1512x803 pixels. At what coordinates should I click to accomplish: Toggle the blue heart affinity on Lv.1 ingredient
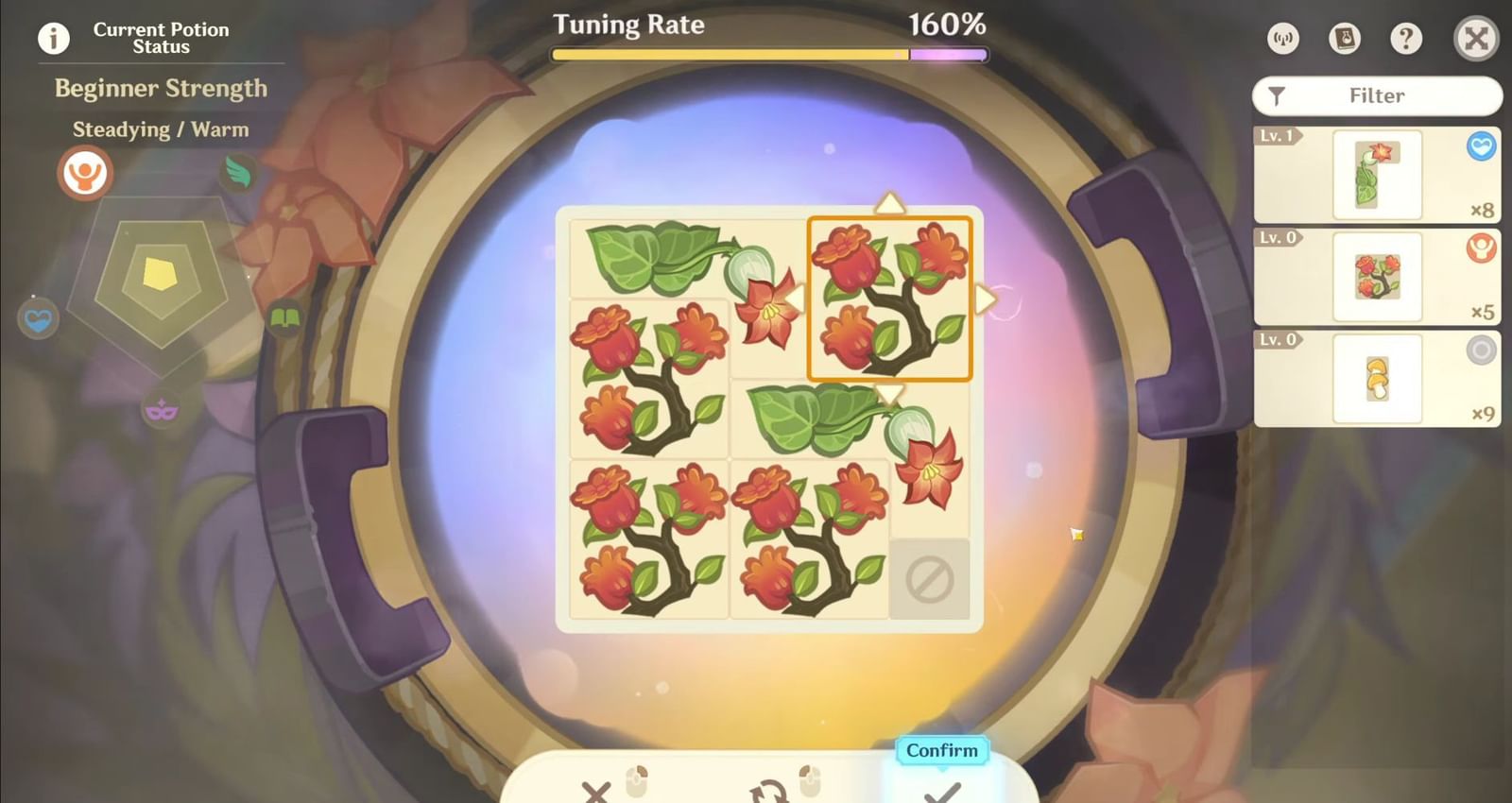point(1480,148)
